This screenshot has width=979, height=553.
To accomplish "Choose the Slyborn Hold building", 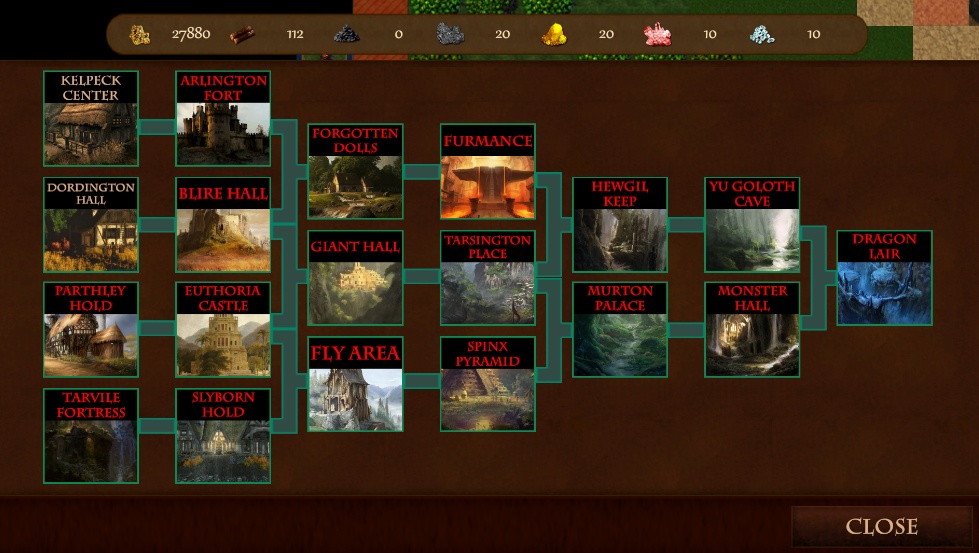I will coord(223,436).
